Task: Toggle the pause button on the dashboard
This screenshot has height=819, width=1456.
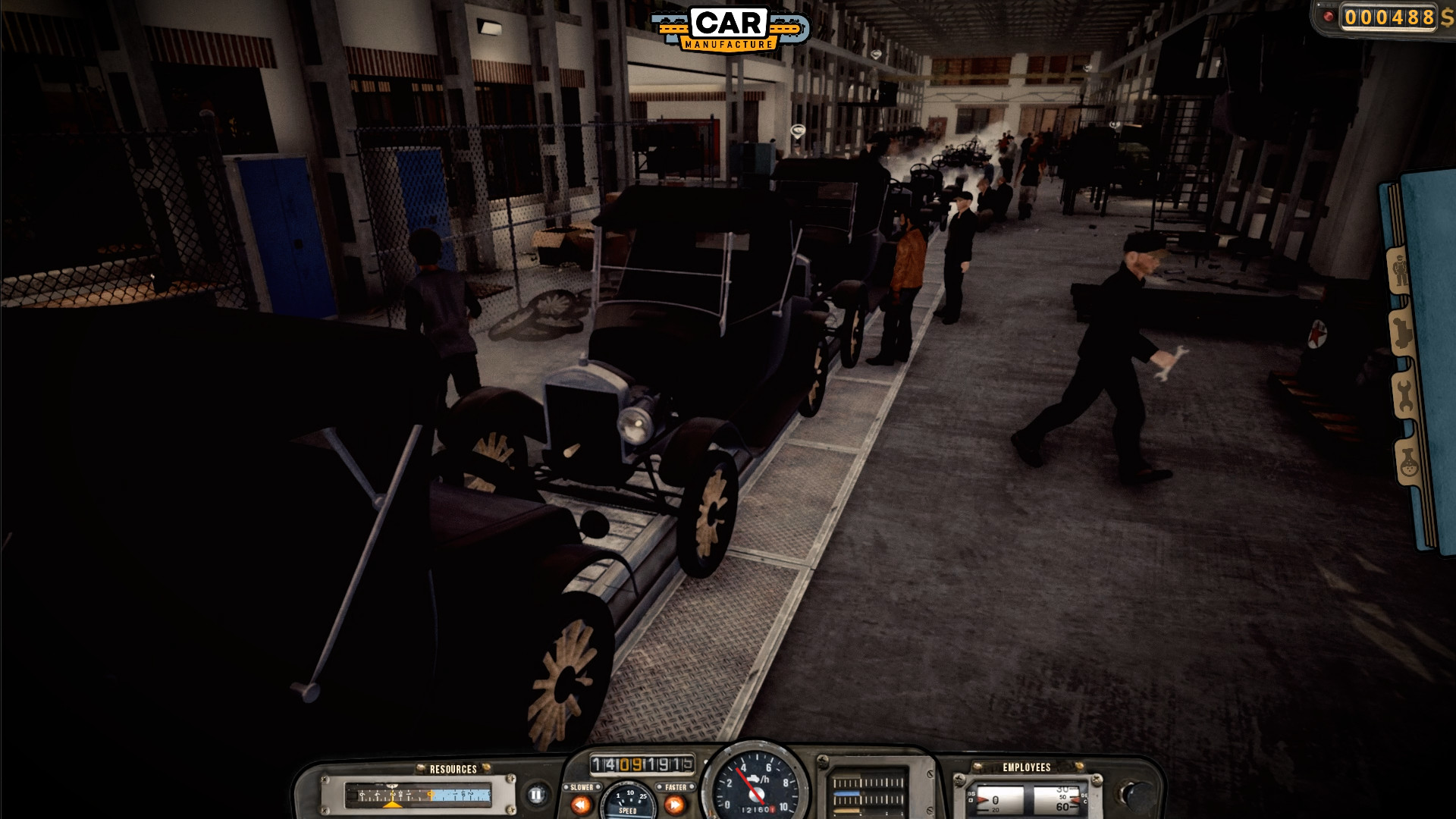Action: 537,795
